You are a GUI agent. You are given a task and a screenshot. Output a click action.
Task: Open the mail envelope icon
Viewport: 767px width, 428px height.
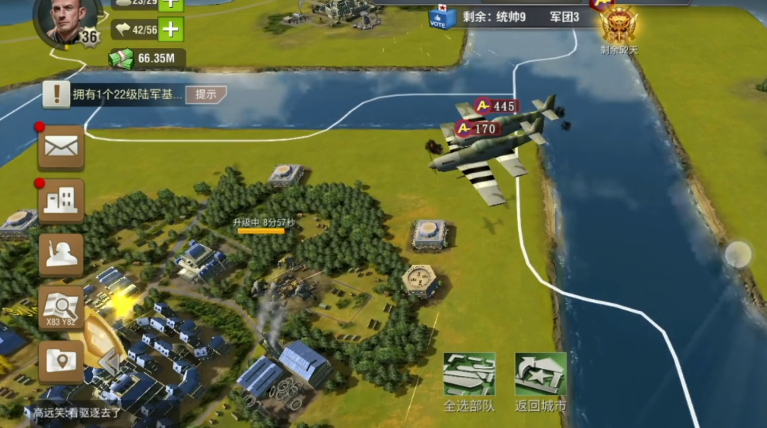coord(61,148)
